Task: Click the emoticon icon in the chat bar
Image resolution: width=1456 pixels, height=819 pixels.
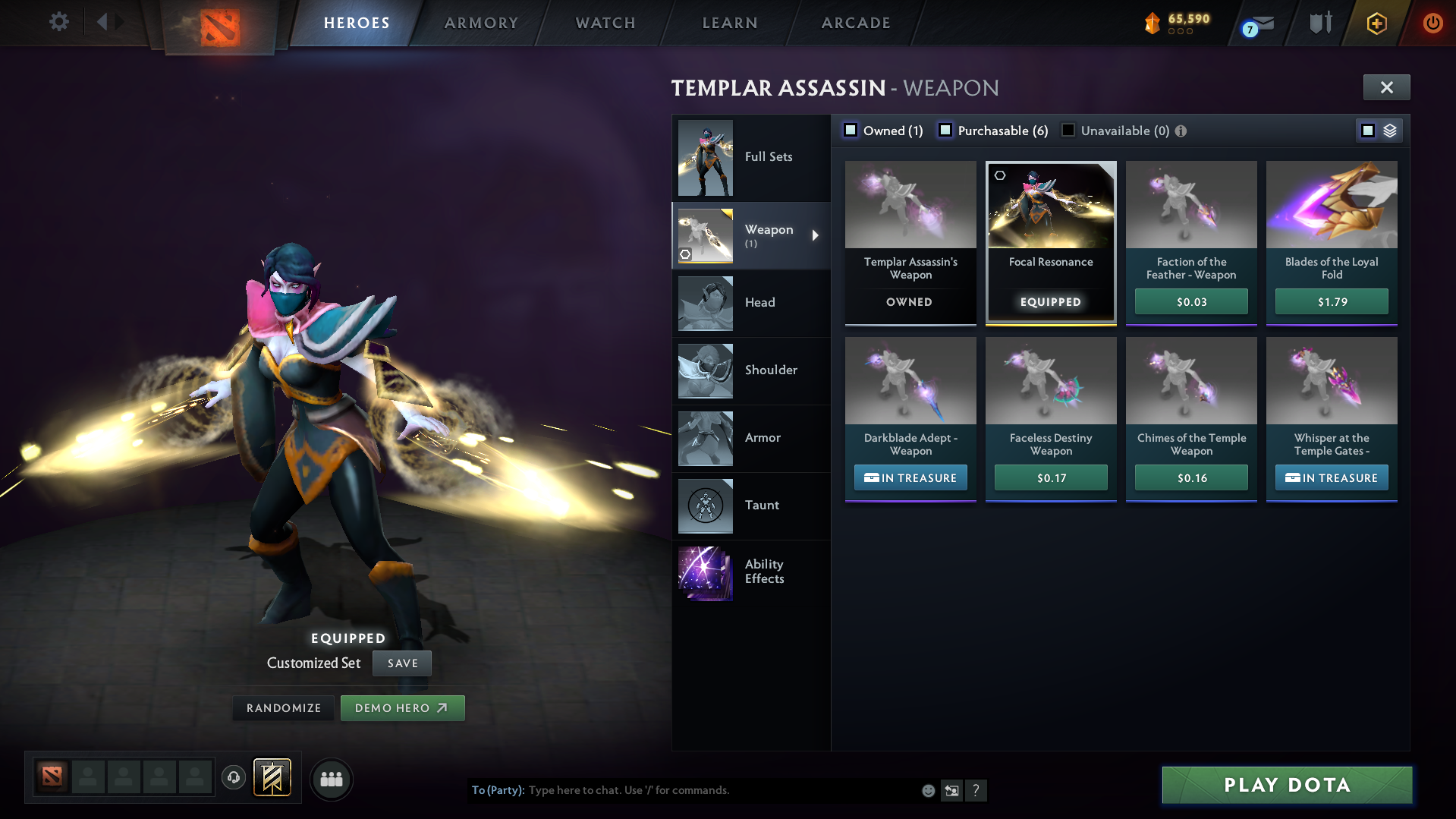Action: point(928,790)
